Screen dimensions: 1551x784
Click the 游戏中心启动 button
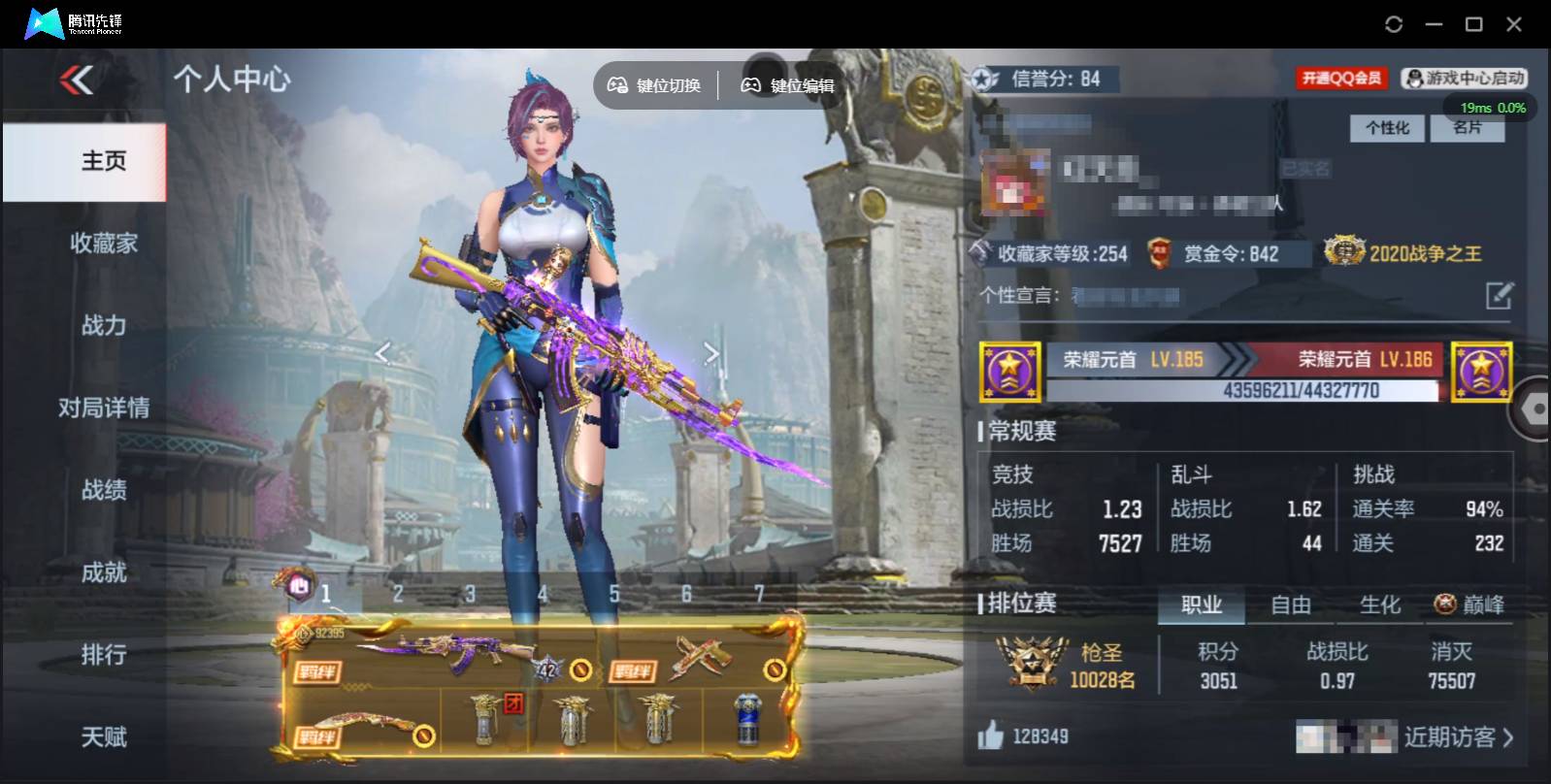[1465, 79]
